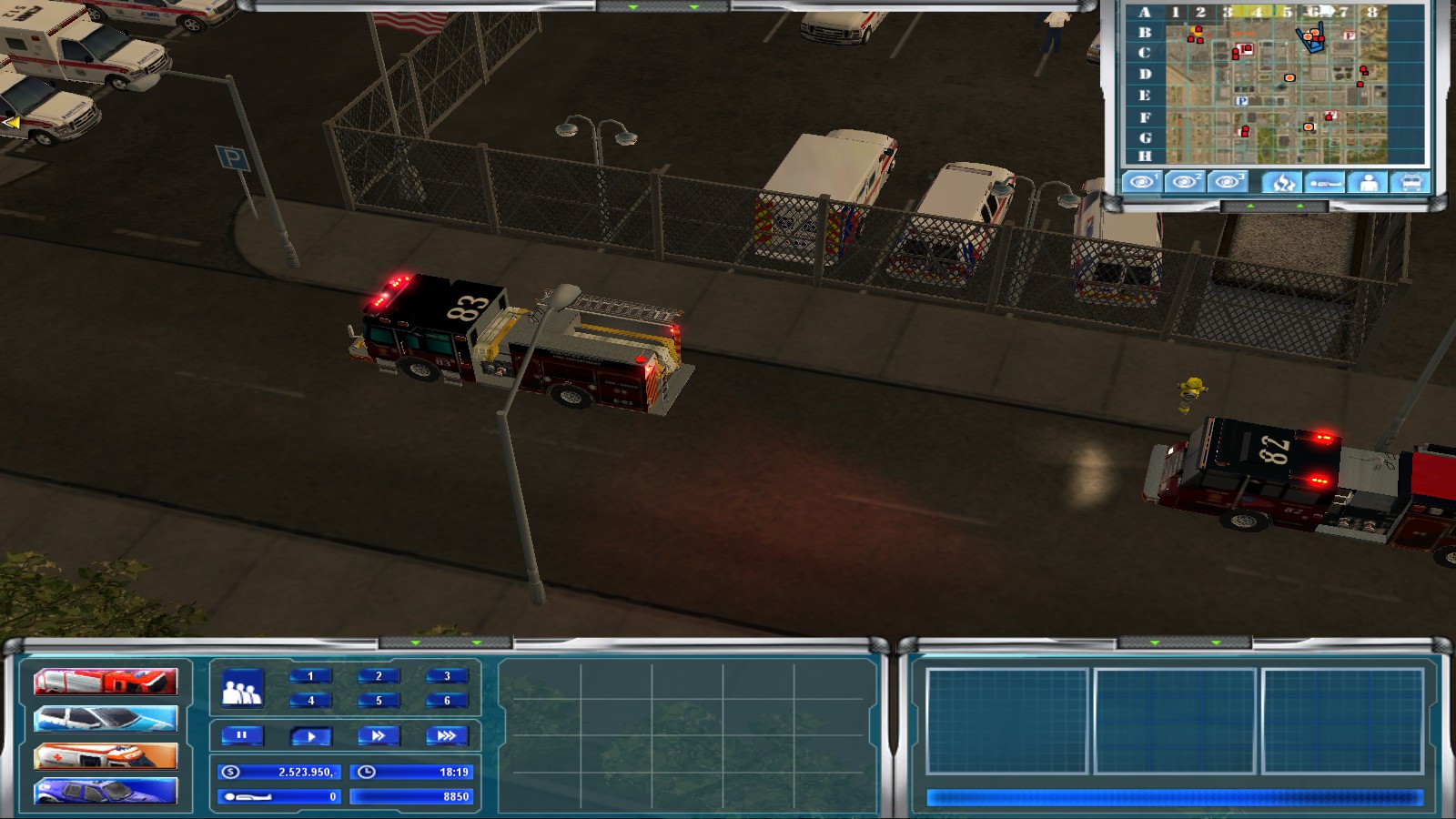Click the stretcher filter icon under the minimap

pos(1325,182)
